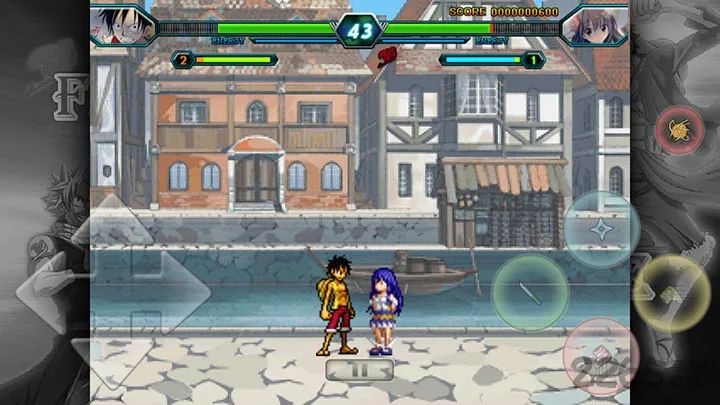Tap the pink skill button at the bottom

tap(601, 357)
